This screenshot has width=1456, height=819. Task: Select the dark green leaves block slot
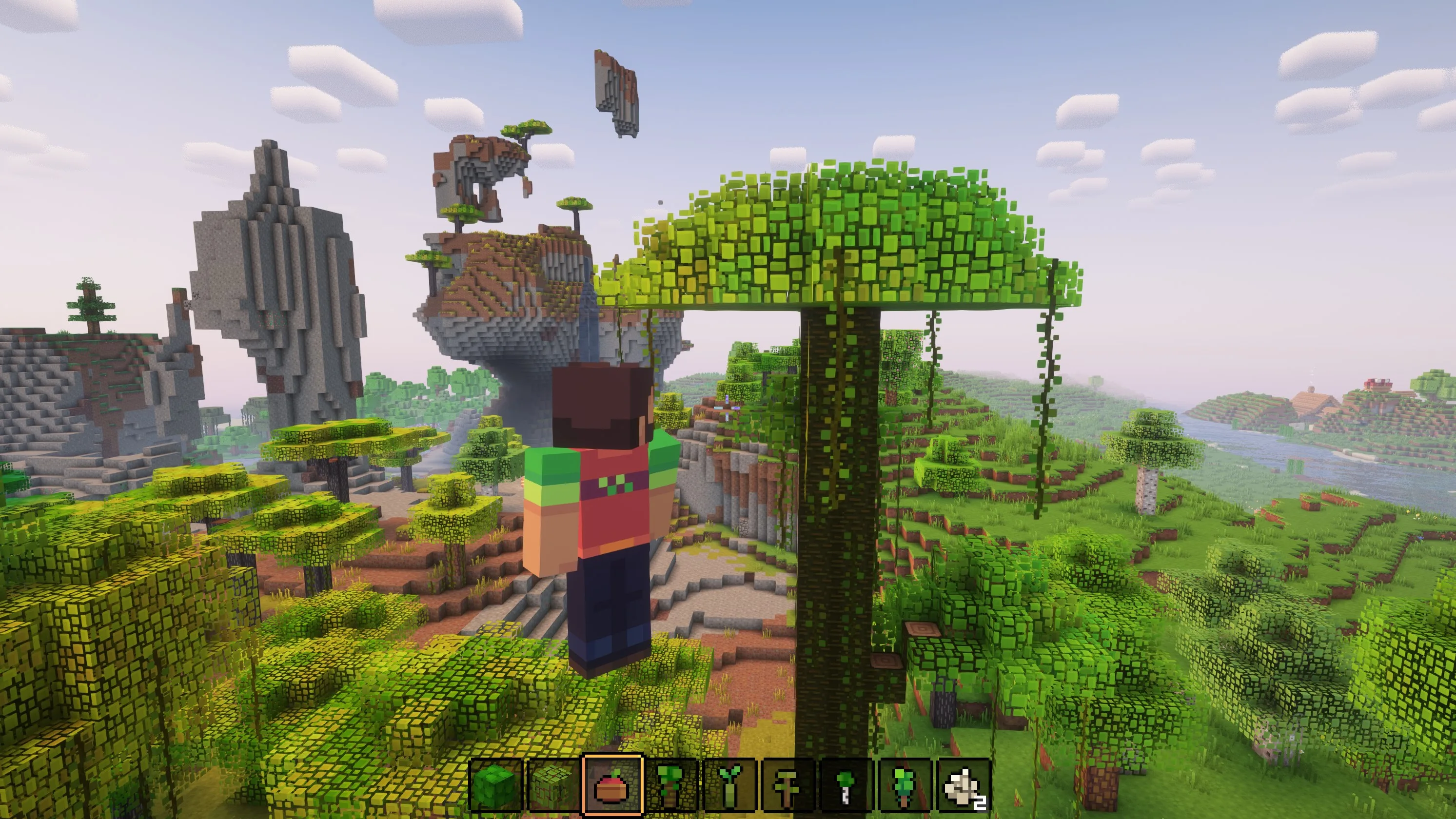tap(495, 786)
